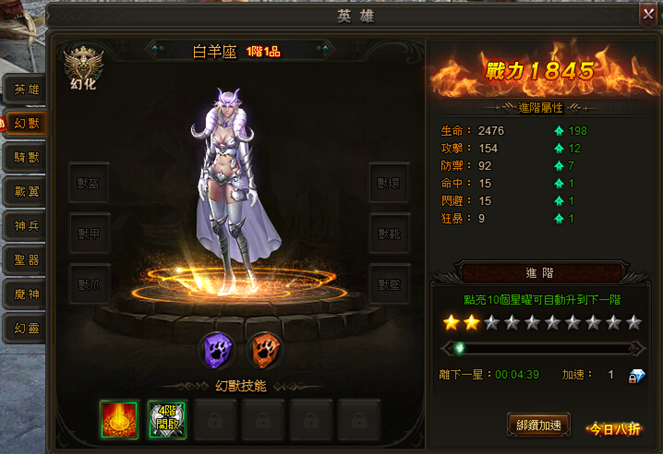Open the 幻靈 tab
This screenshot has height=454, width=663.
point(26,328)
